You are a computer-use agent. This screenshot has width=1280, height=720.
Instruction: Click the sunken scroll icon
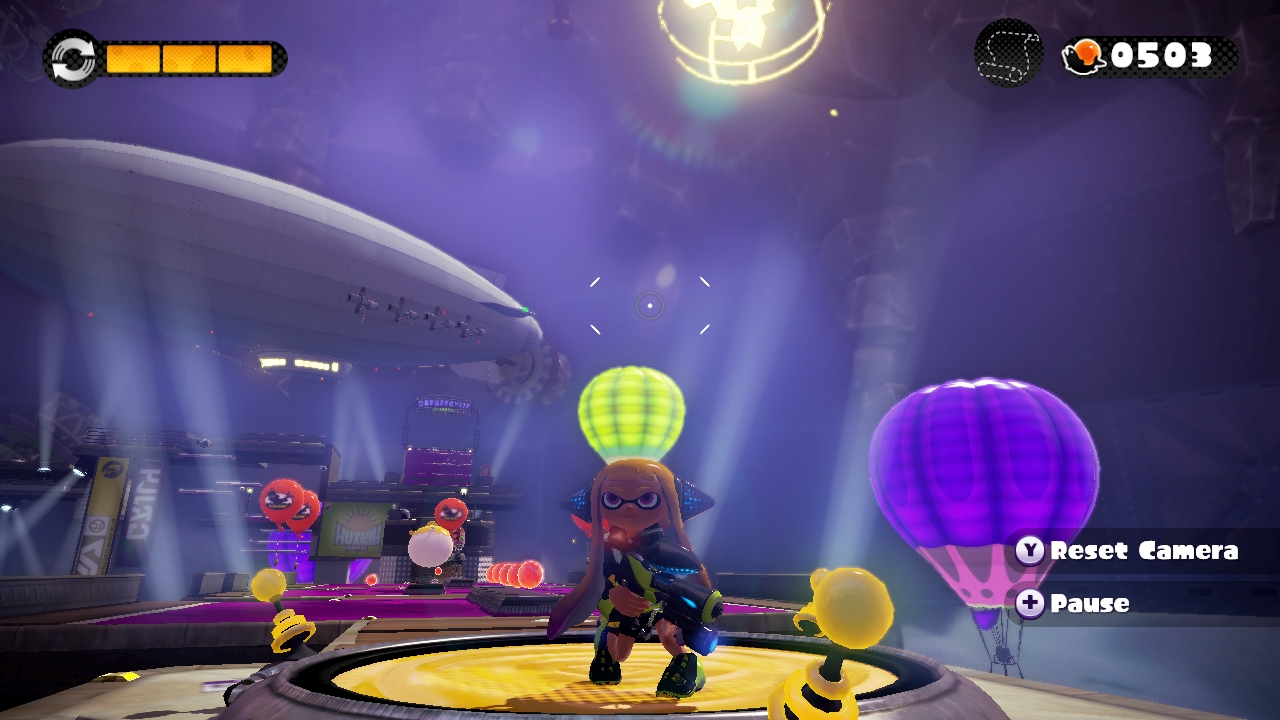click(x=1008, y=54)
